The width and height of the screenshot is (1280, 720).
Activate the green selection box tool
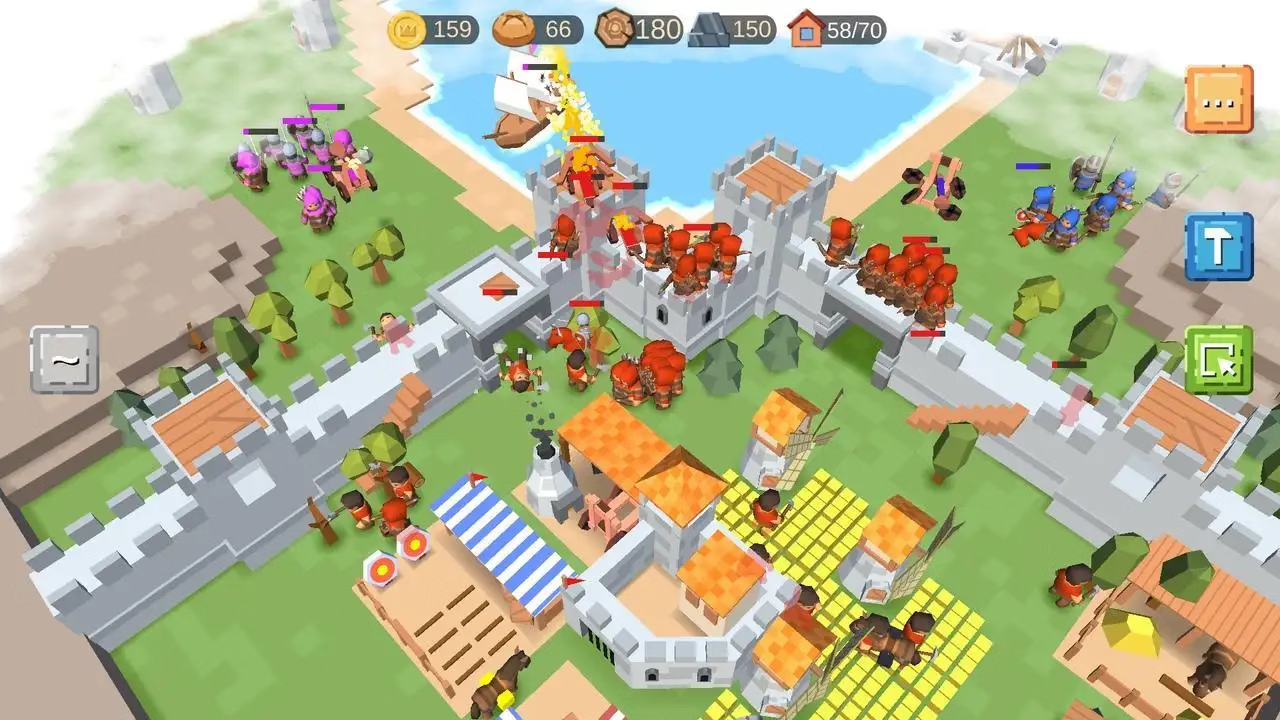pos(1218,359)
